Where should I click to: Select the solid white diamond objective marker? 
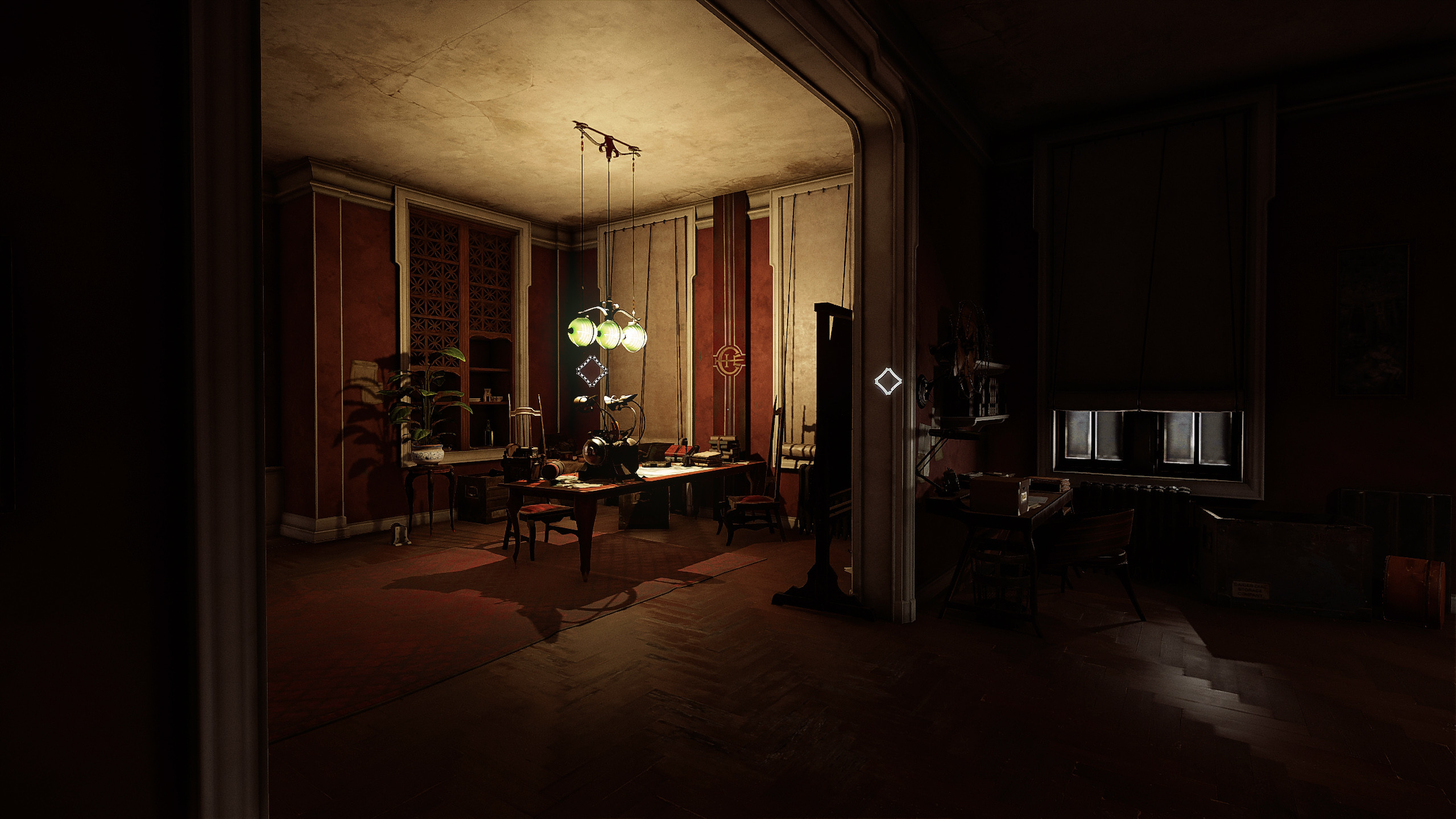[x=887, y=380]
